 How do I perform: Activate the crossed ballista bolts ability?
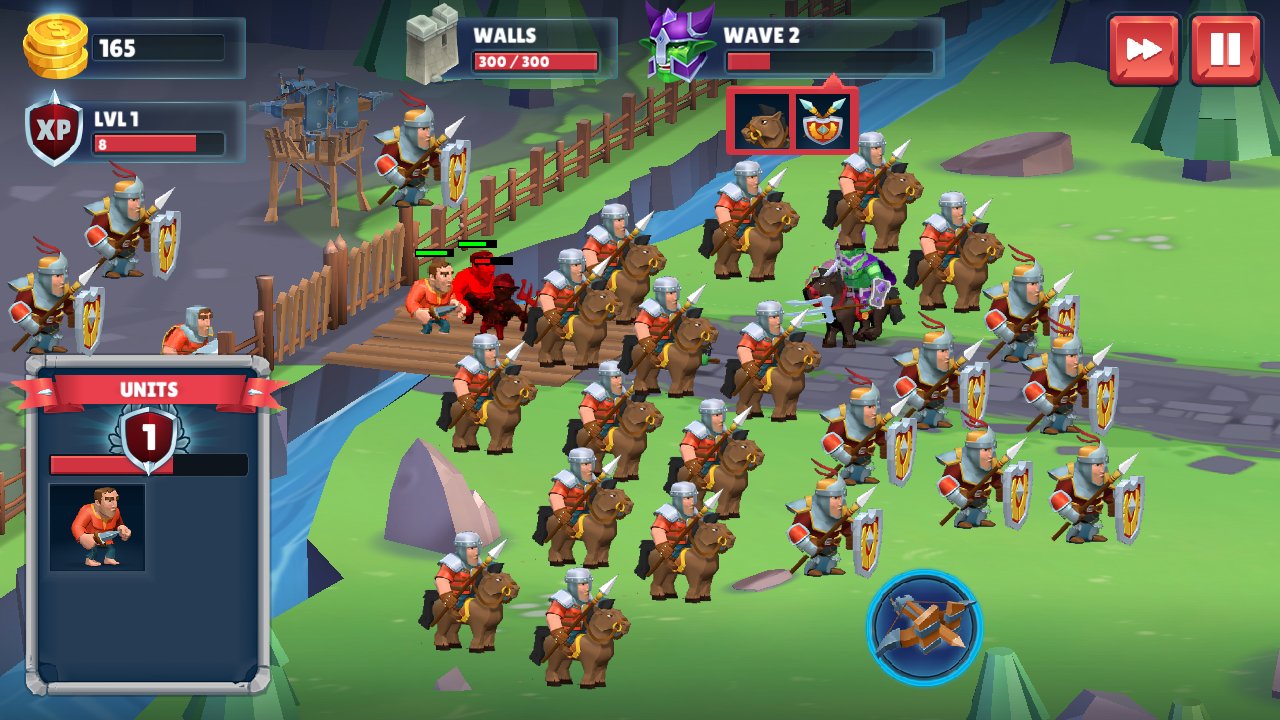(924, 627)
